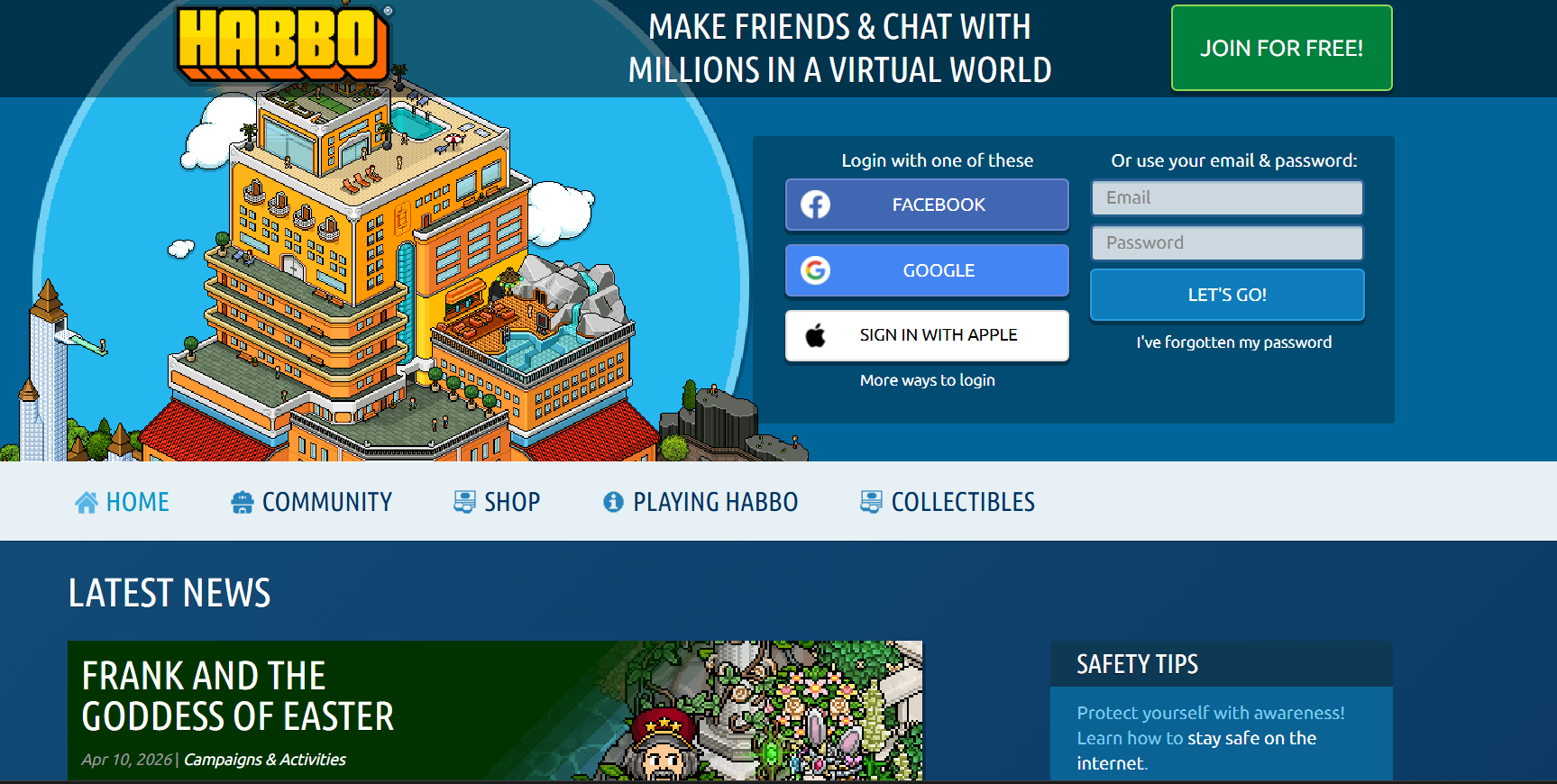Viewport: 1557px width, 784px height.
Task: Click the shop icon next to SHOP
Action: click(465, 501)
